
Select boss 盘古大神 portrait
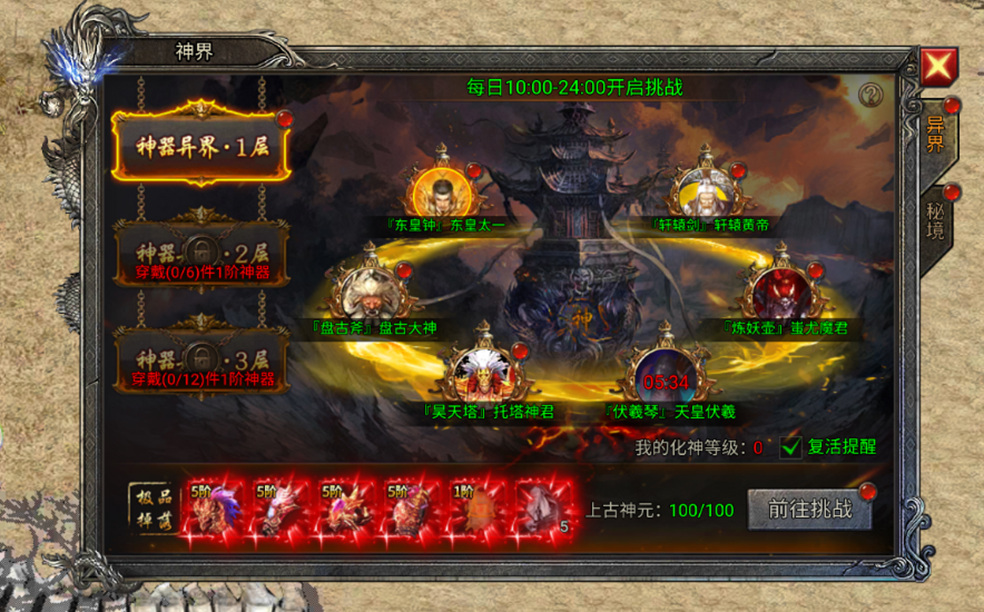372,291
